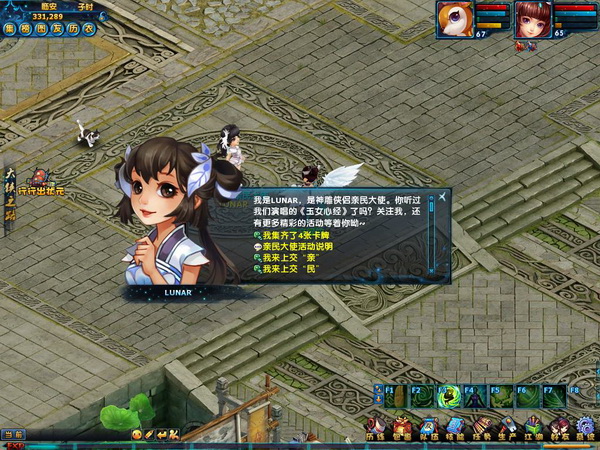Click the 图 map round button
The height and width of the screenshot is (450, 600).
point(40,28)
